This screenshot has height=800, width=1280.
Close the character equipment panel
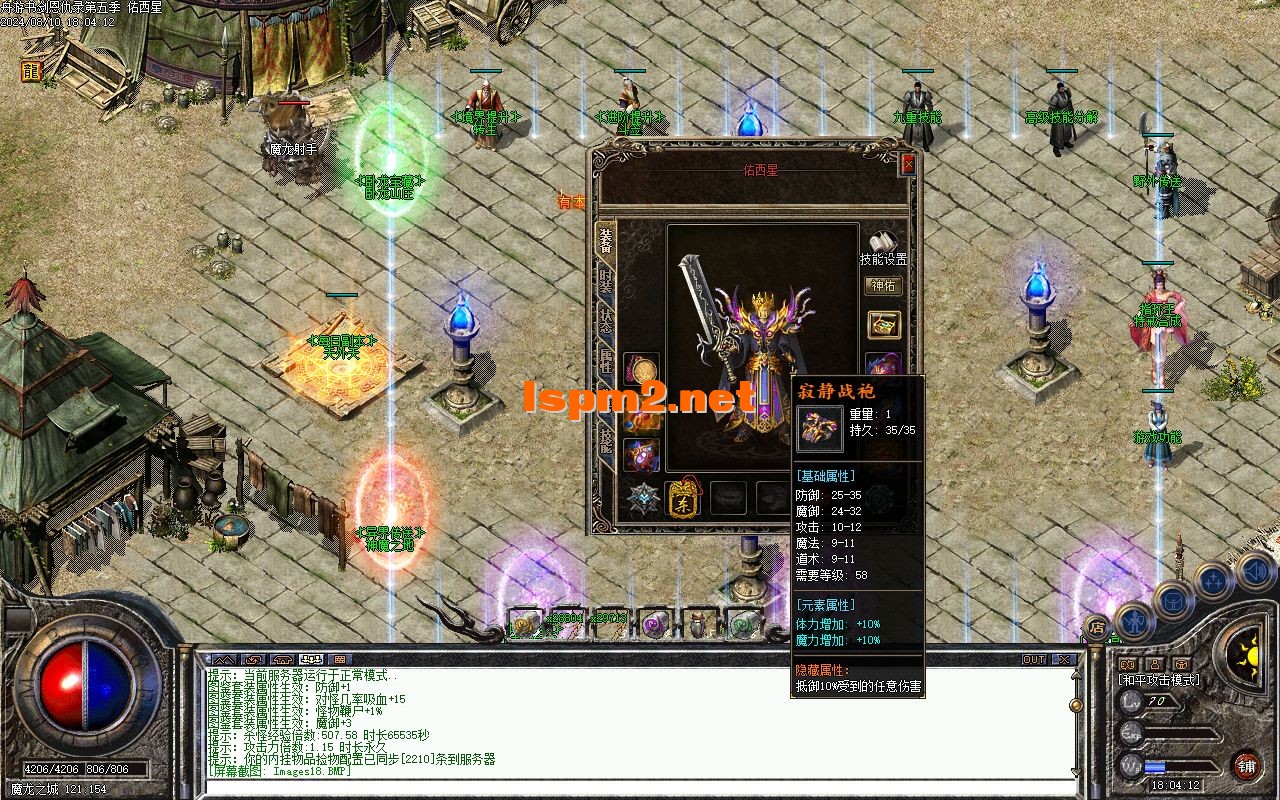(908, 164)
